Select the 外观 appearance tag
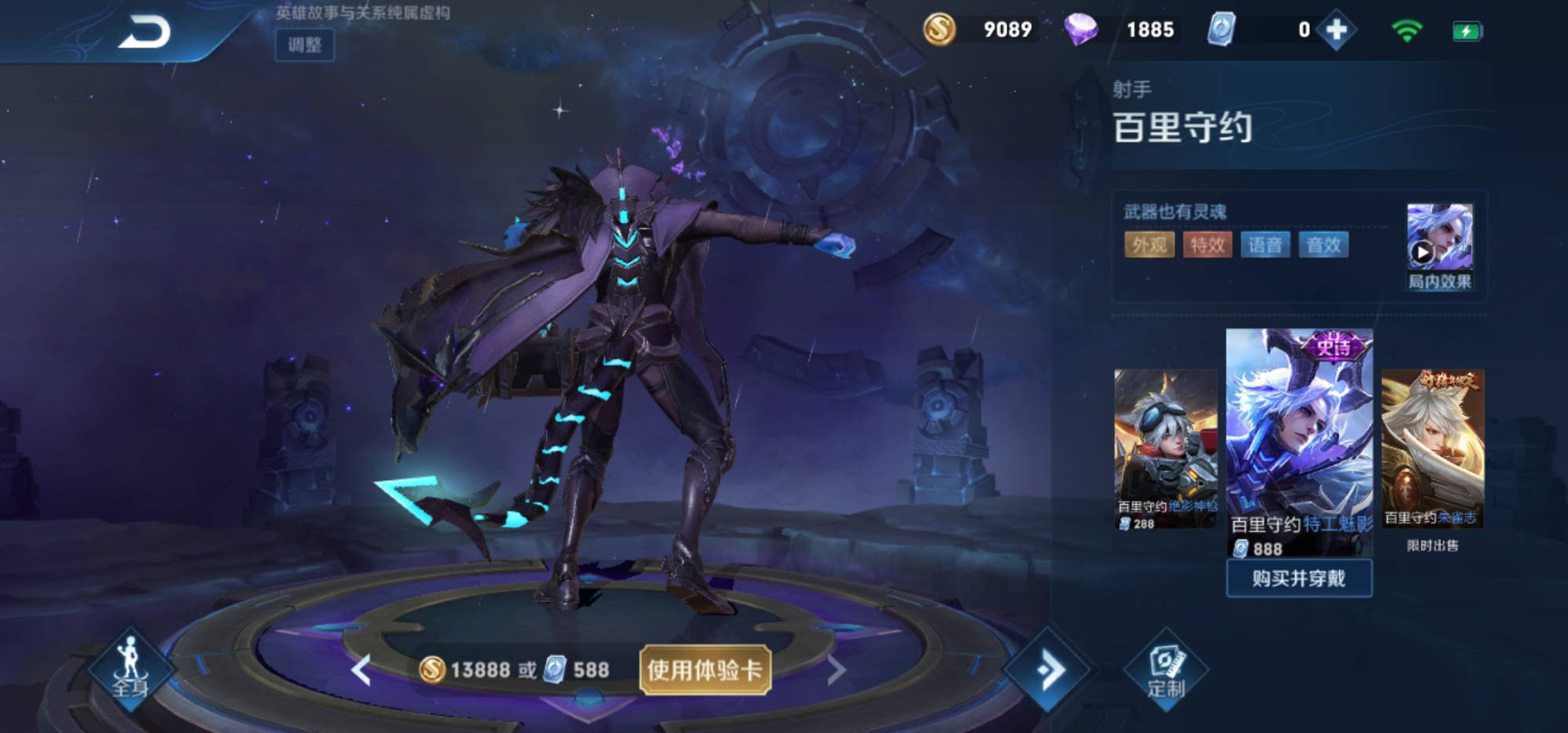 click(1149, 245)
